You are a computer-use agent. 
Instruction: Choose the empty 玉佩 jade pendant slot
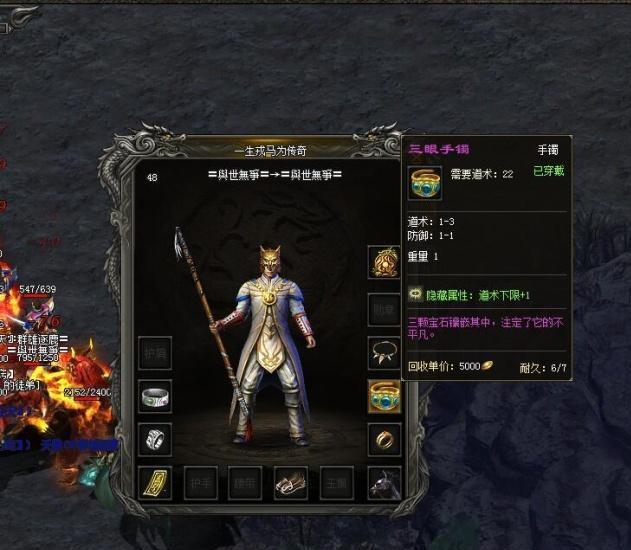coord(338,483)
